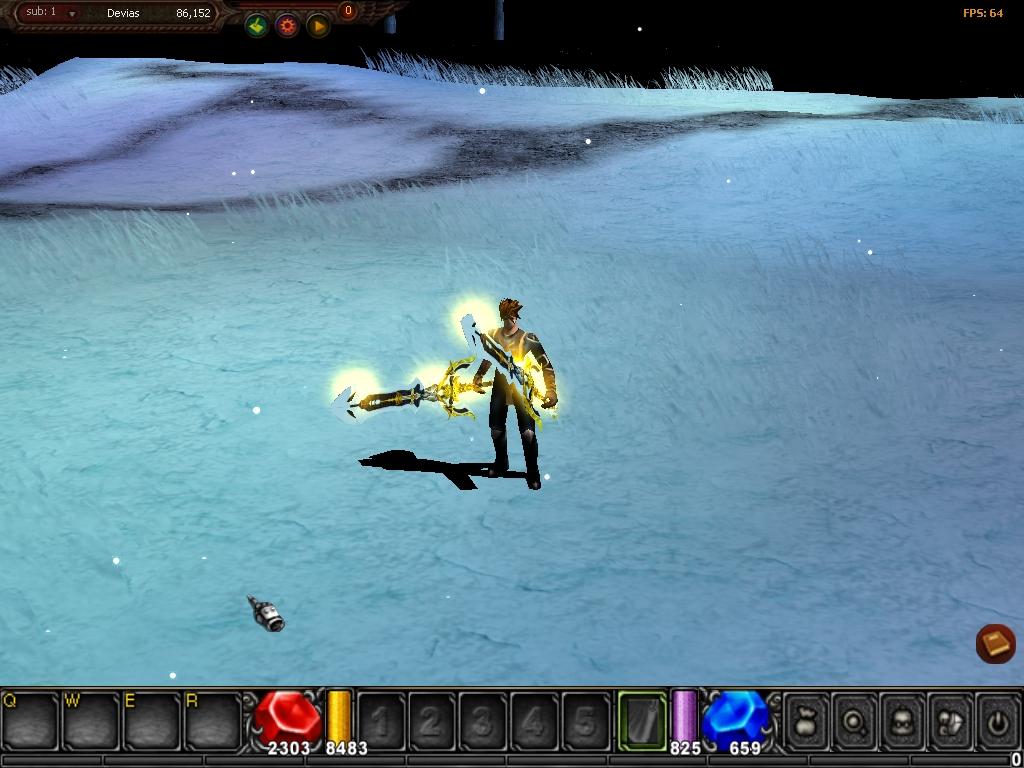Open the red gear settings button
This screenshot has width=1024, height=768.
coord(288,27)
